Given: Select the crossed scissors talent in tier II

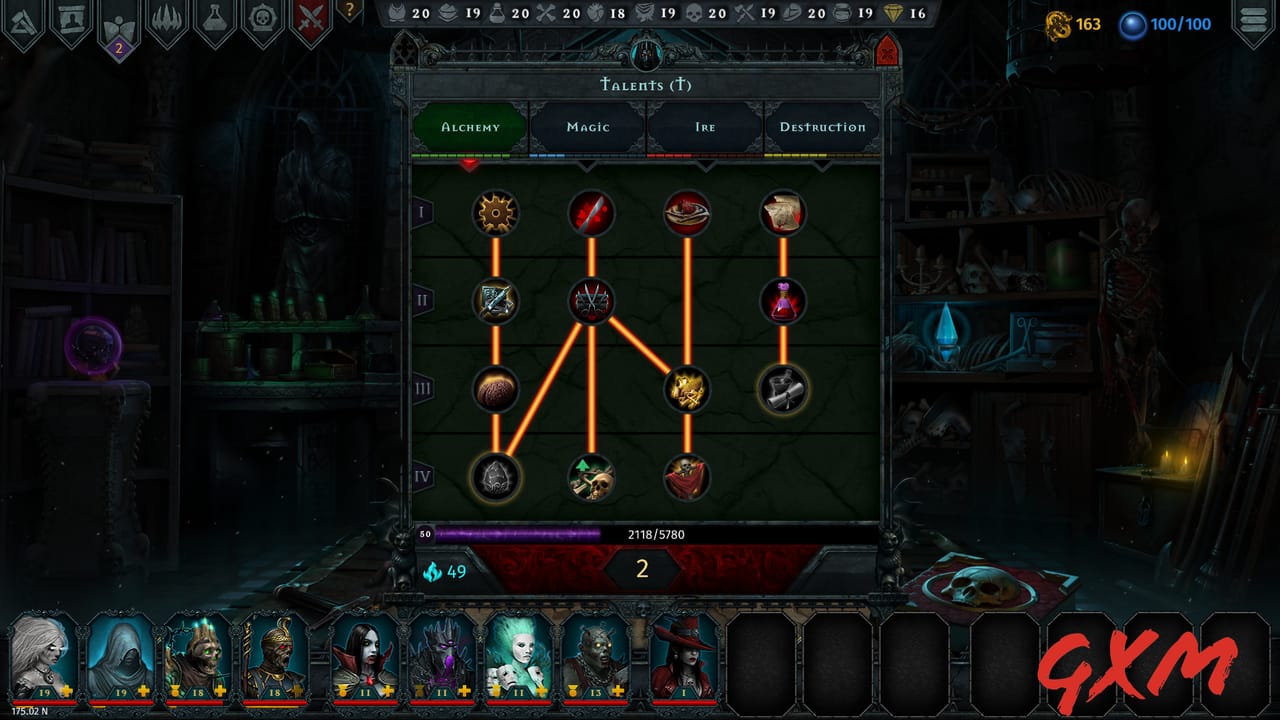Looking at the screenshot, I should (x=590, y=297).
